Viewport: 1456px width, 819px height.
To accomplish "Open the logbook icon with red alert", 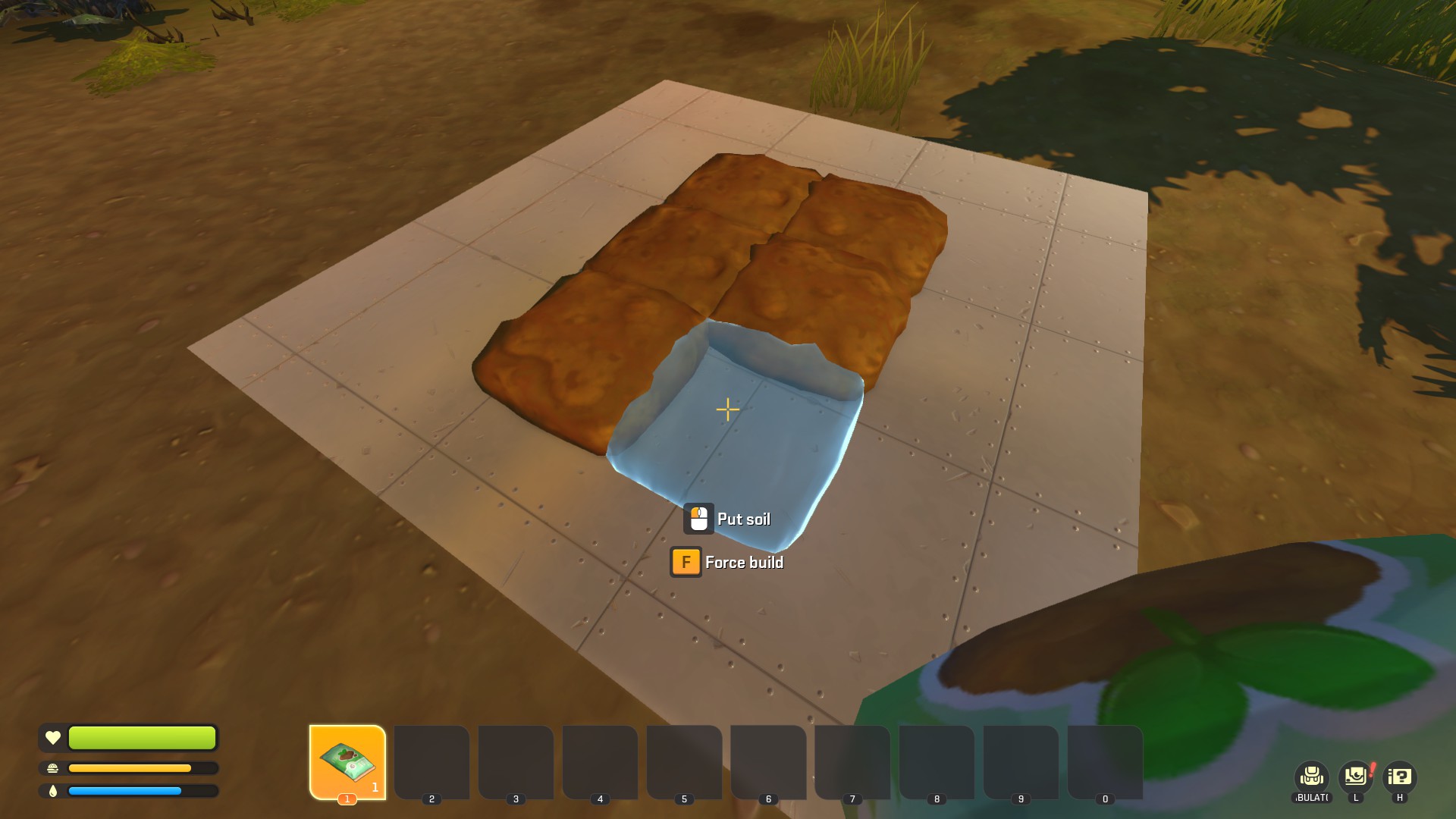I will coord(1356,777).
